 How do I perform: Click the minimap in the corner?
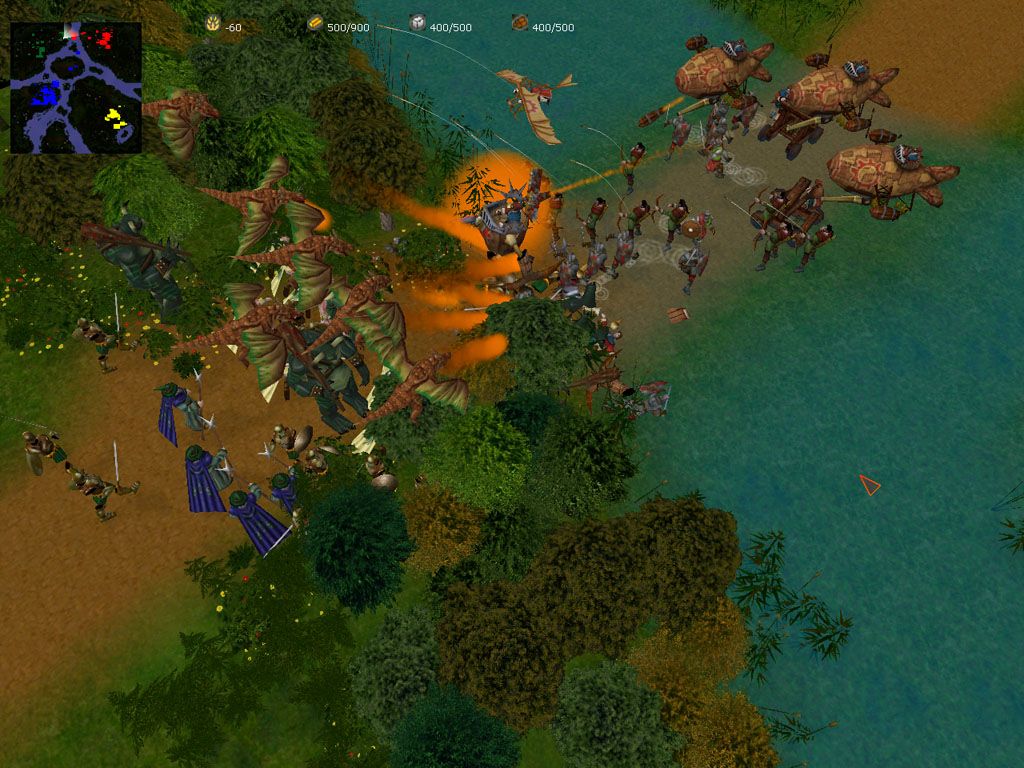(x=76, y=88)
